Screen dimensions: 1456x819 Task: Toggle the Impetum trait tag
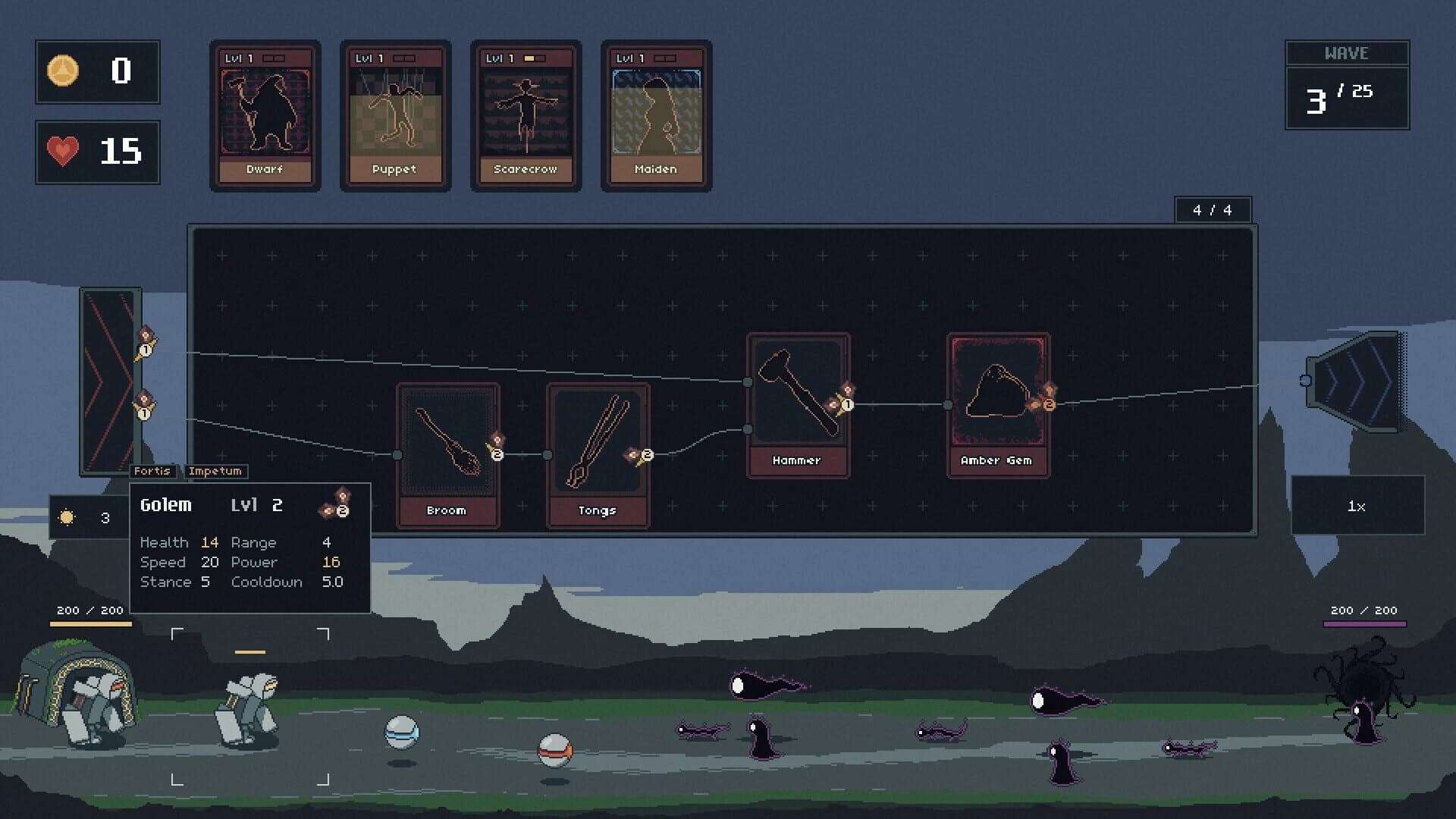215,471
